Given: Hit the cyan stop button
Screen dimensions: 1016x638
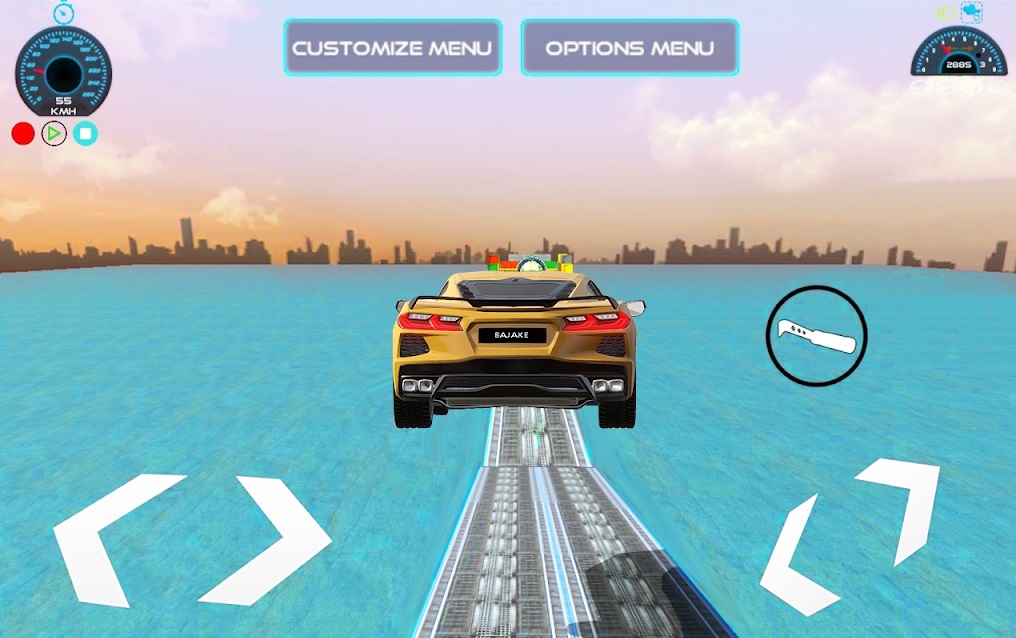Looking at the screenshot, I should click(85, 133).
